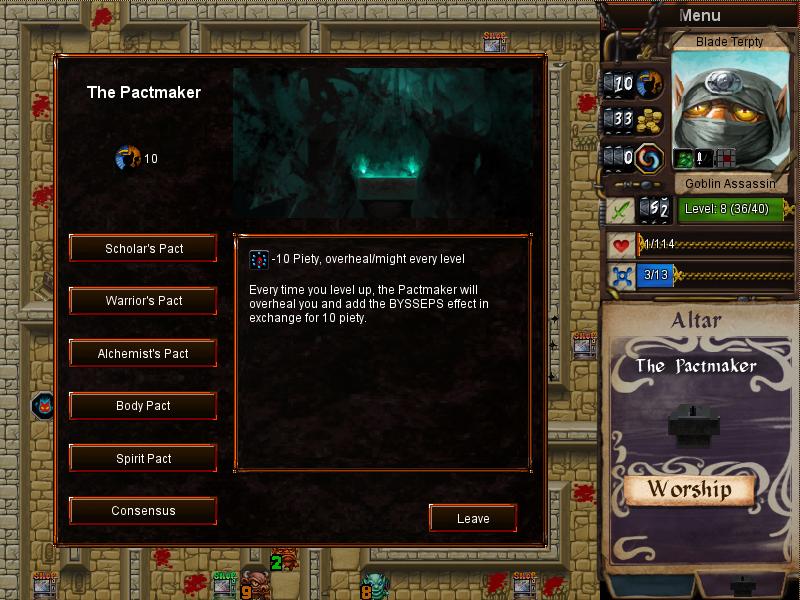Click the Worship button
The height and width of the screenshot is (600, 800).
click(x=688, y=490)
